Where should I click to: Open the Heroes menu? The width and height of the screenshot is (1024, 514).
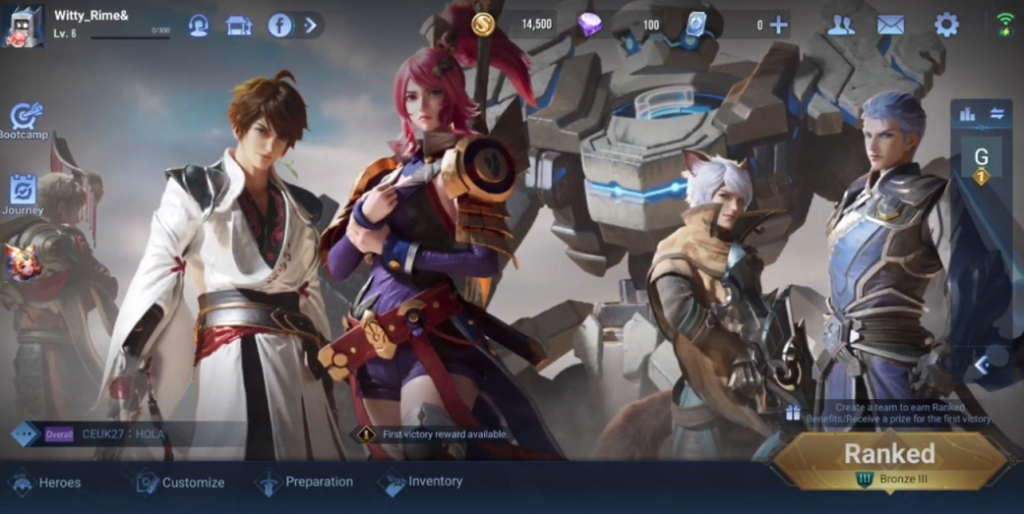(45, 483)
